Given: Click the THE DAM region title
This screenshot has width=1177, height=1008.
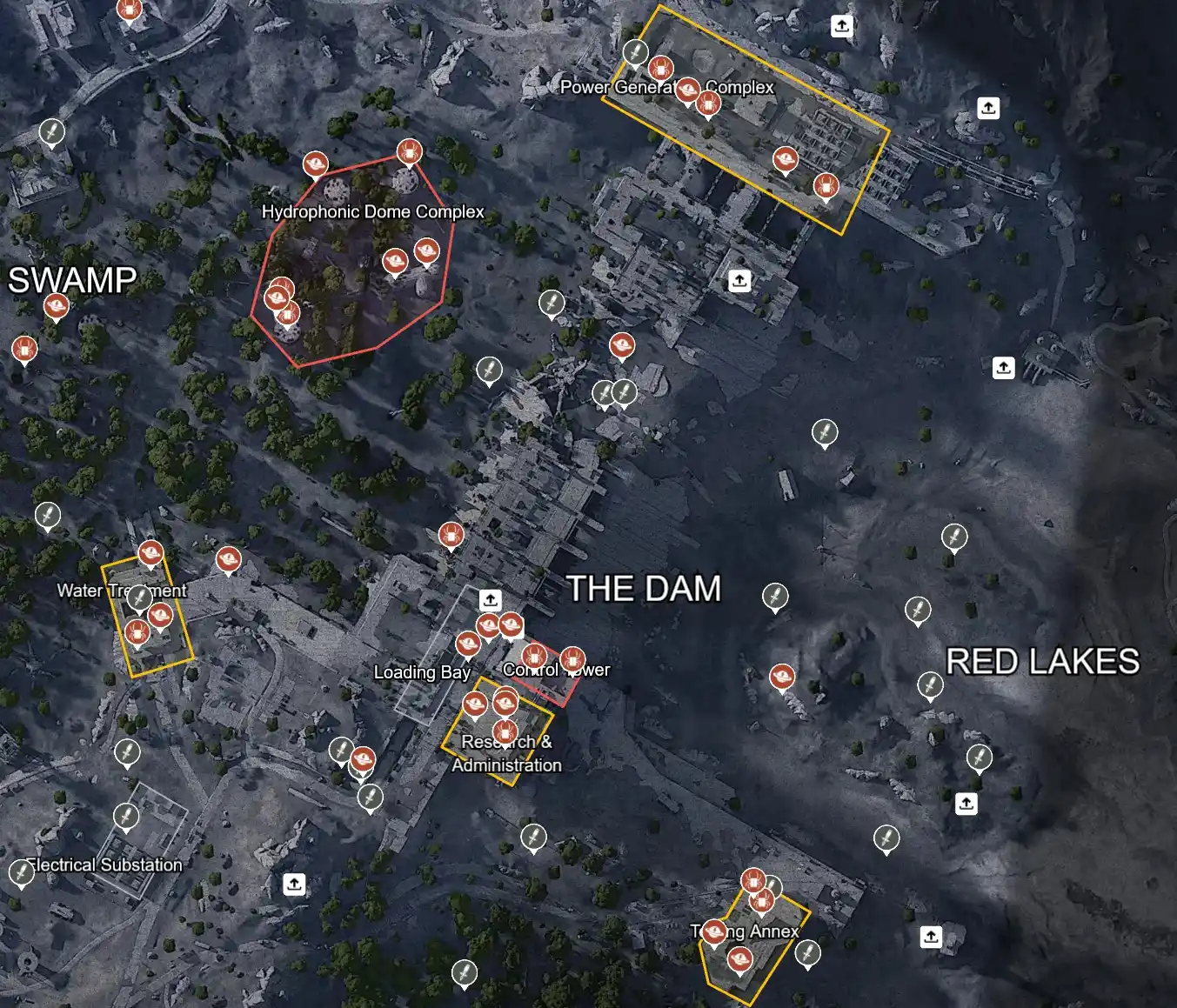Looking at the screenshot, I should (x=644, y=590).
